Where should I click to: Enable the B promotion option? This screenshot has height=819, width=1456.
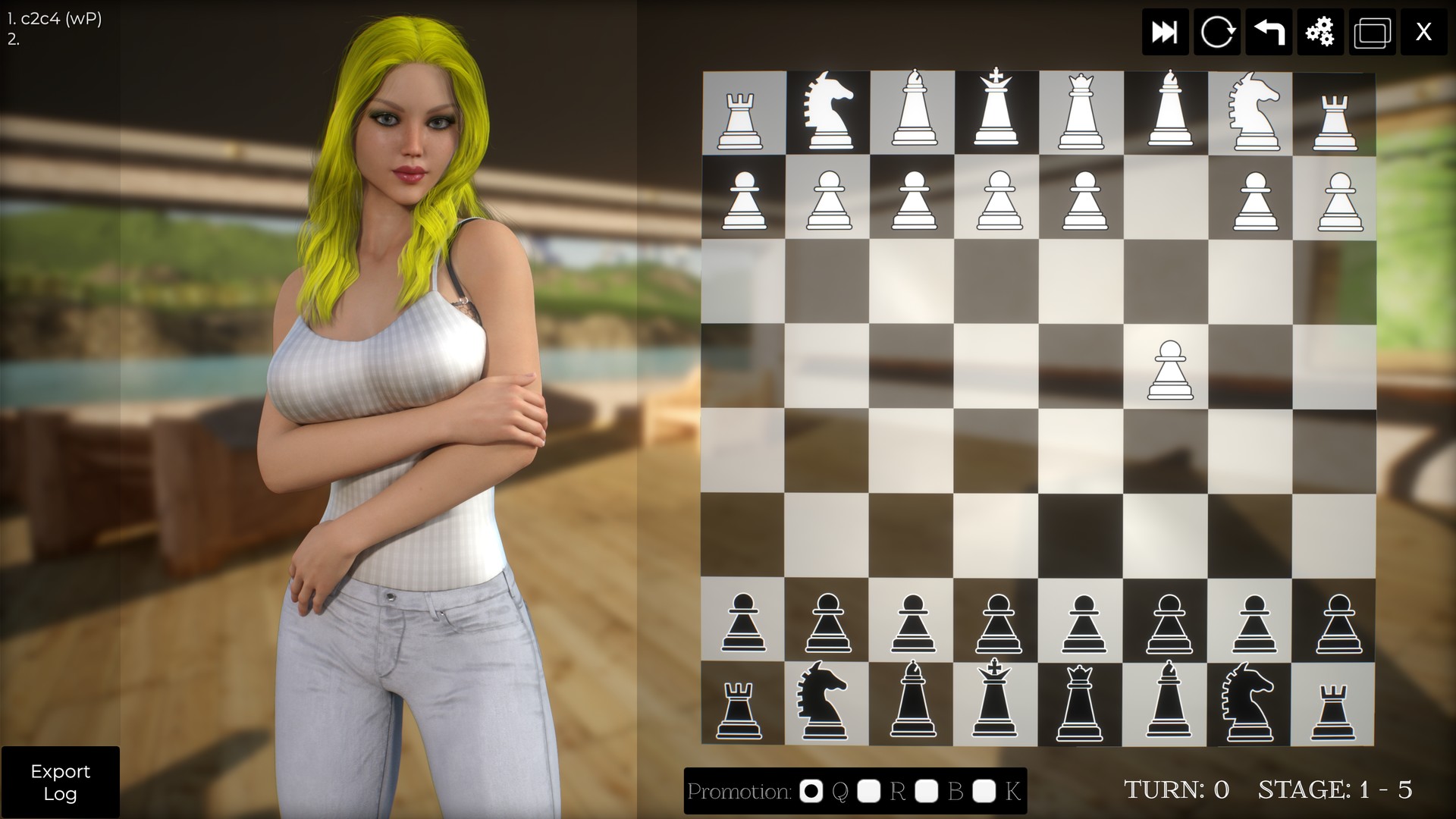(927, 792)
